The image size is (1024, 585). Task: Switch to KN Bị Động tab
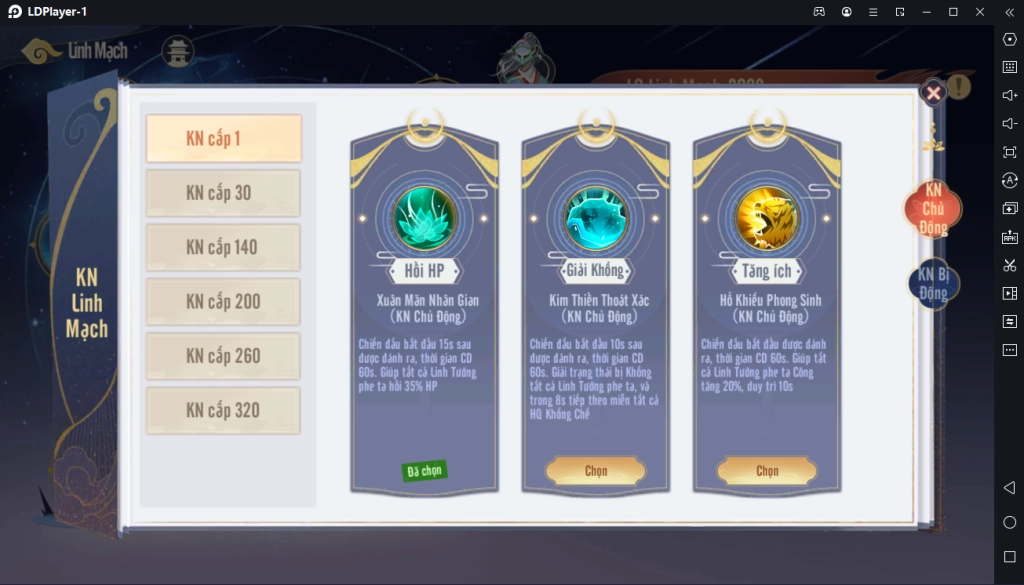click(933, 284)
